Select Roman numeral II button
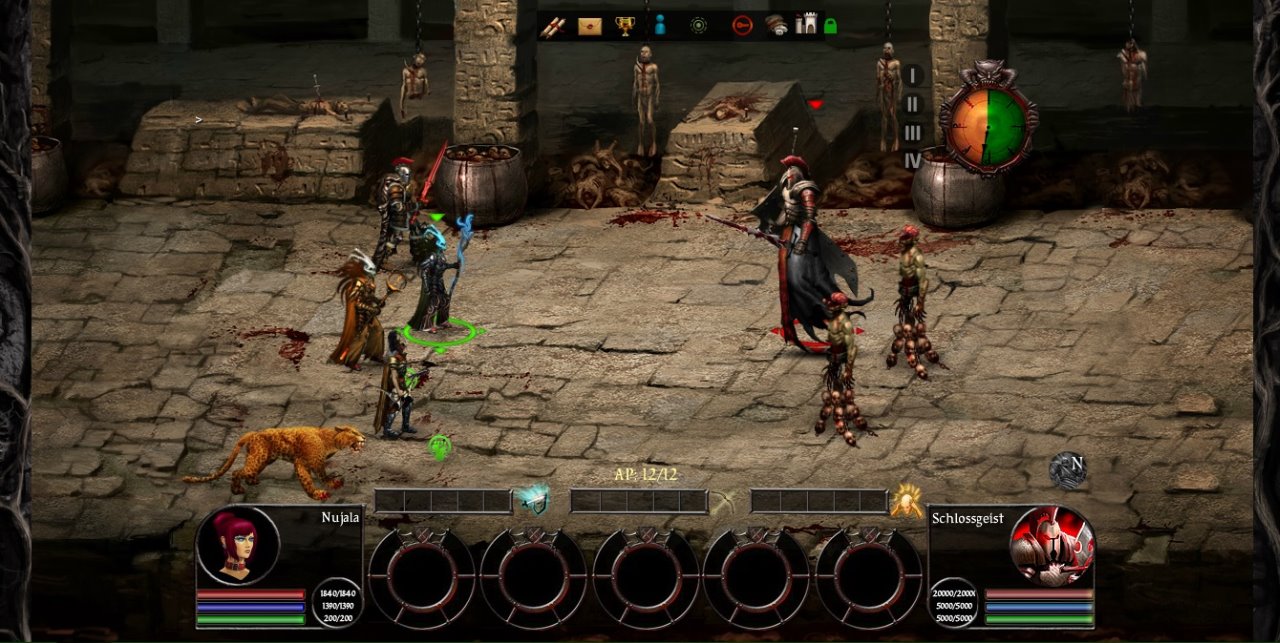 [x=912, y=104]
